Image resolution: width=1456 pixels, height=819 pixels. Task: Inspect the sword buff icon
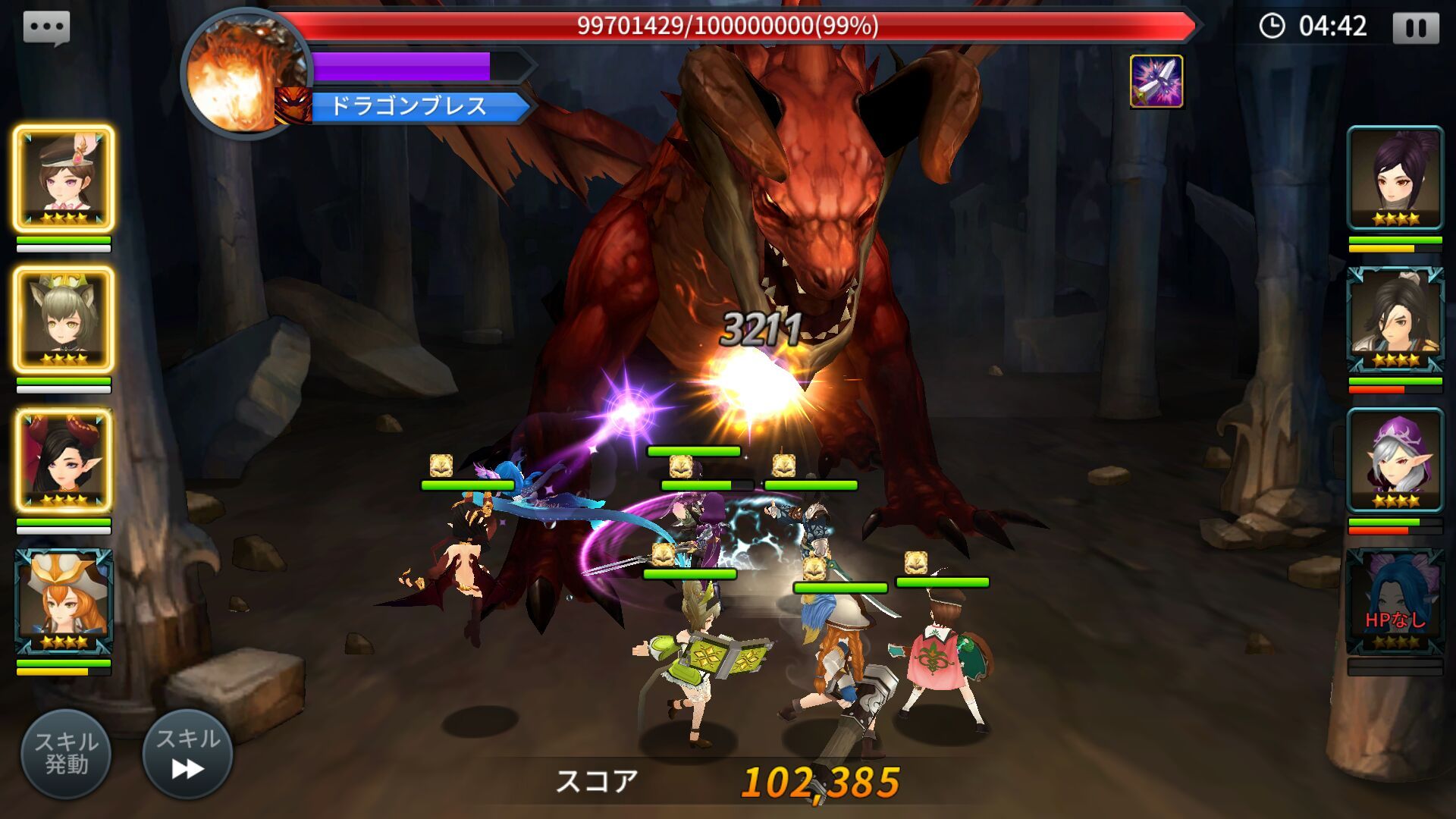[x=1156, y=81]
